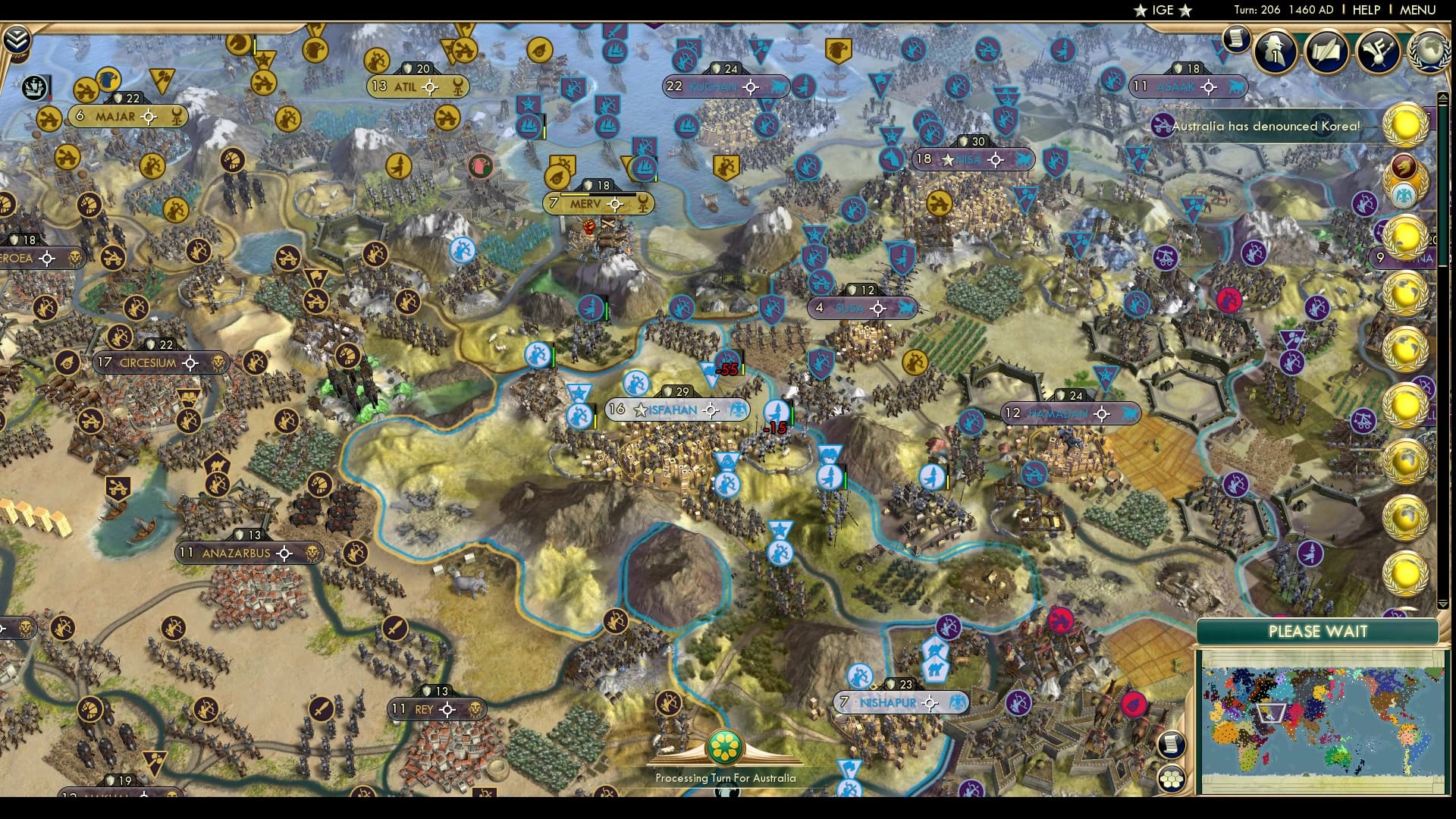Open the Culture overview scroll-and-quill icon

point(1327,52)
